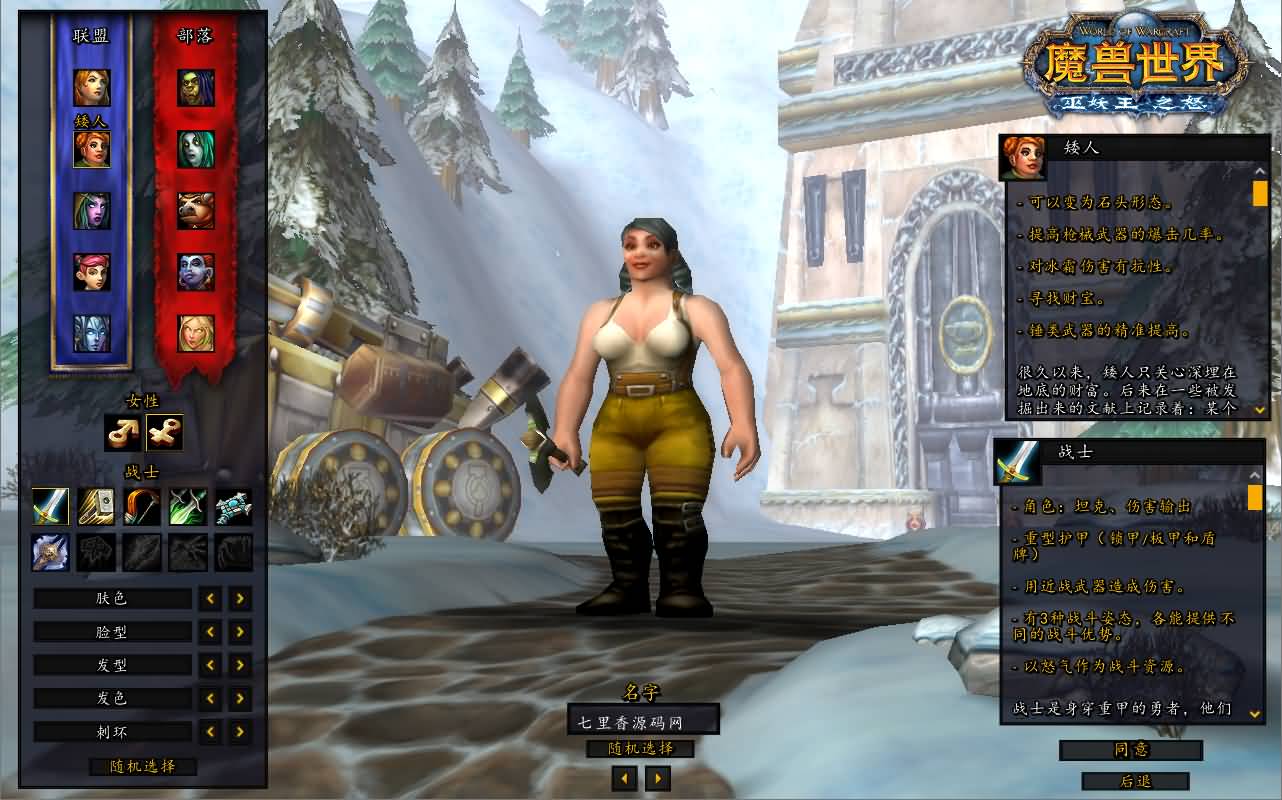Step 发色 hair color backward
This screenshot has width=1282, height=800.
pos(210,698)
